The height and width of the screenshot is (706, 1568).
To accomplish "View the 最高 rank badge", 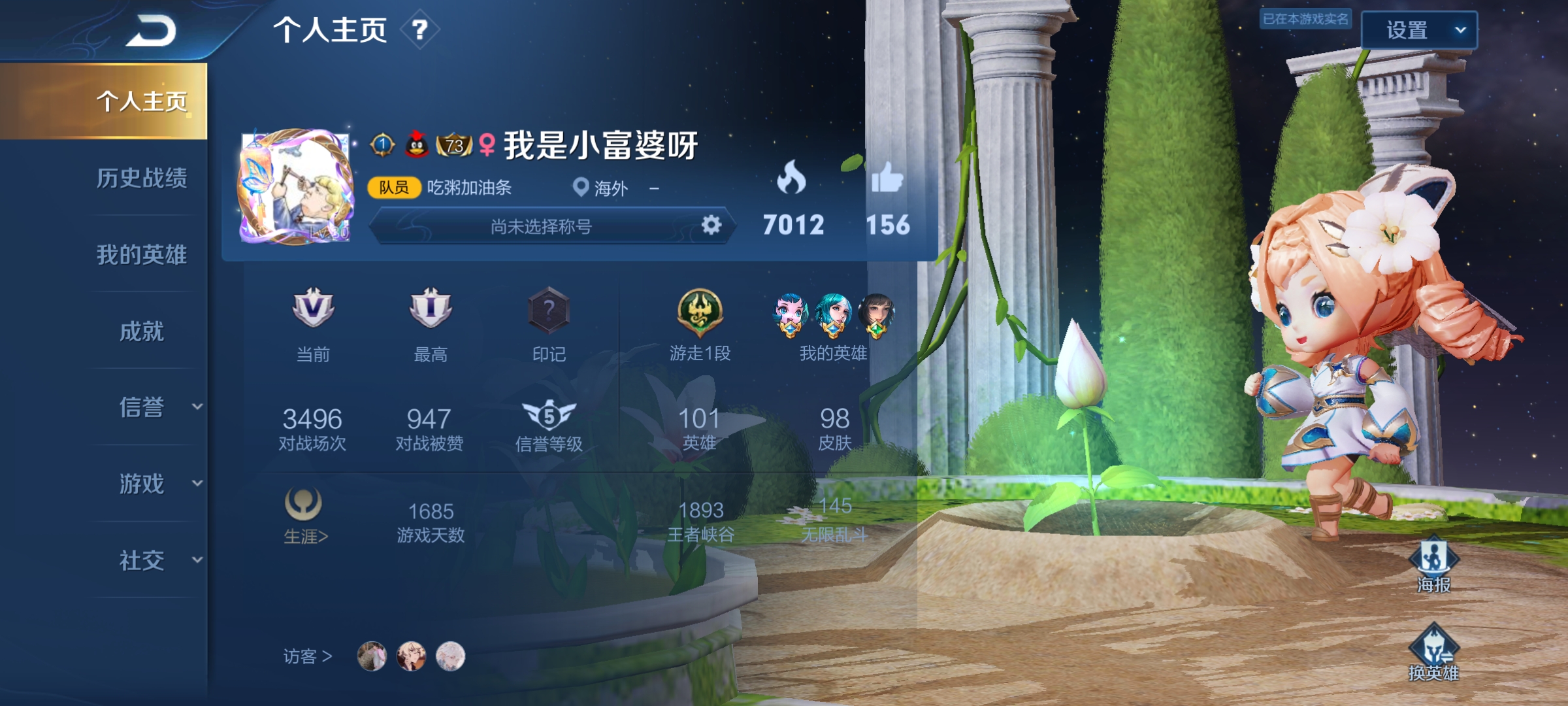I will (431, 309).
